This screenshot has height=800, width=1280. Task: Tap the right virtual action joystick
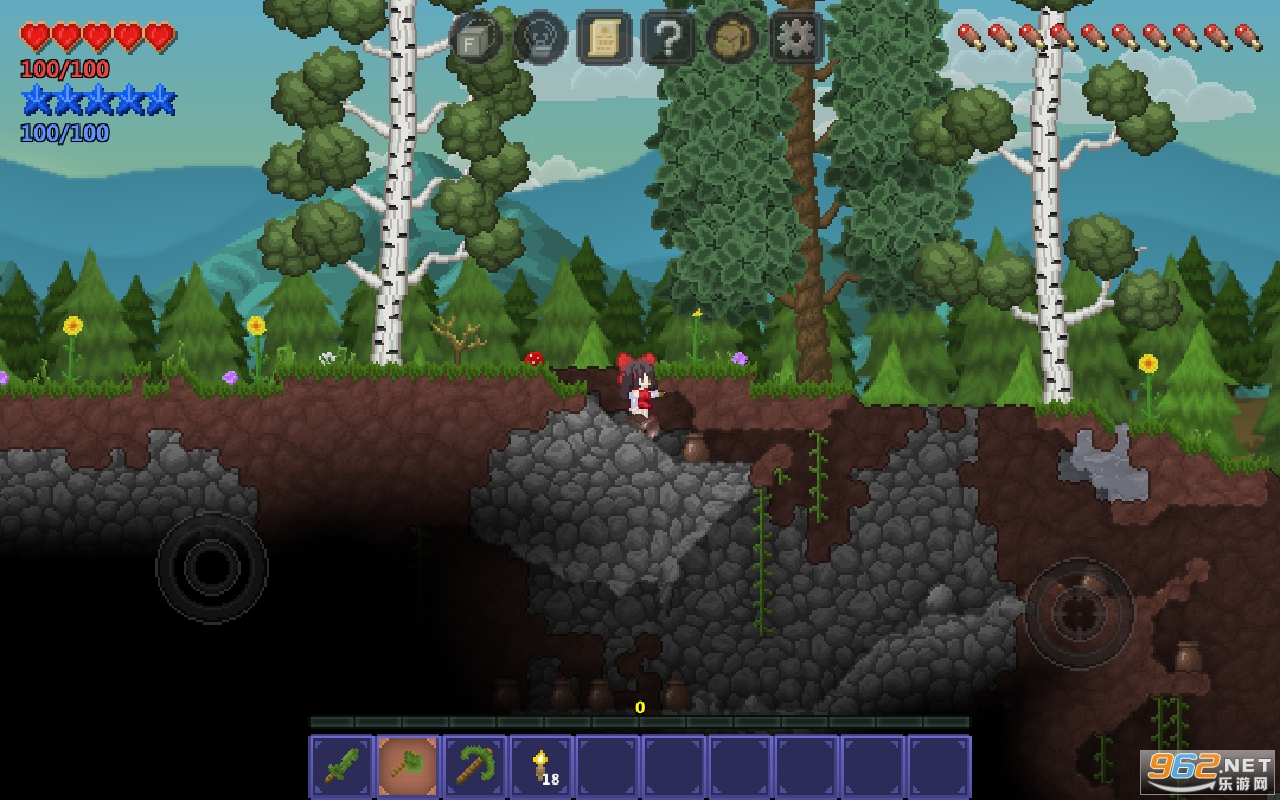click(1079, 611)
